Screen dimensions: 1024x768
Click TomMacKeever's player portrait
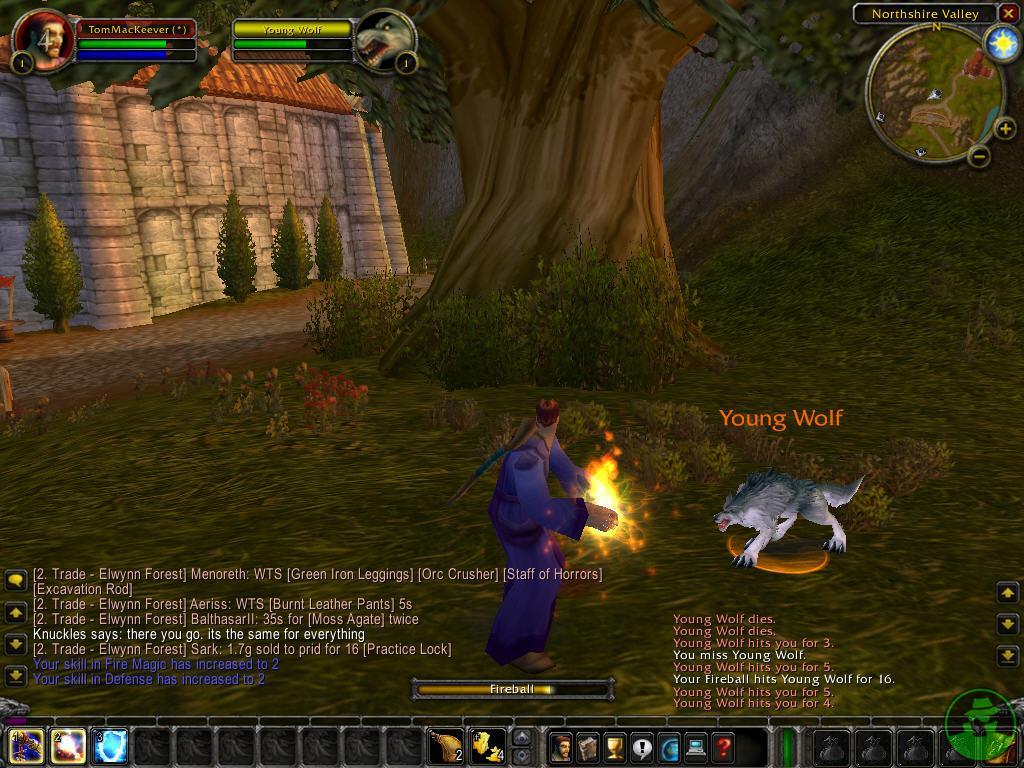coord(44,40)
